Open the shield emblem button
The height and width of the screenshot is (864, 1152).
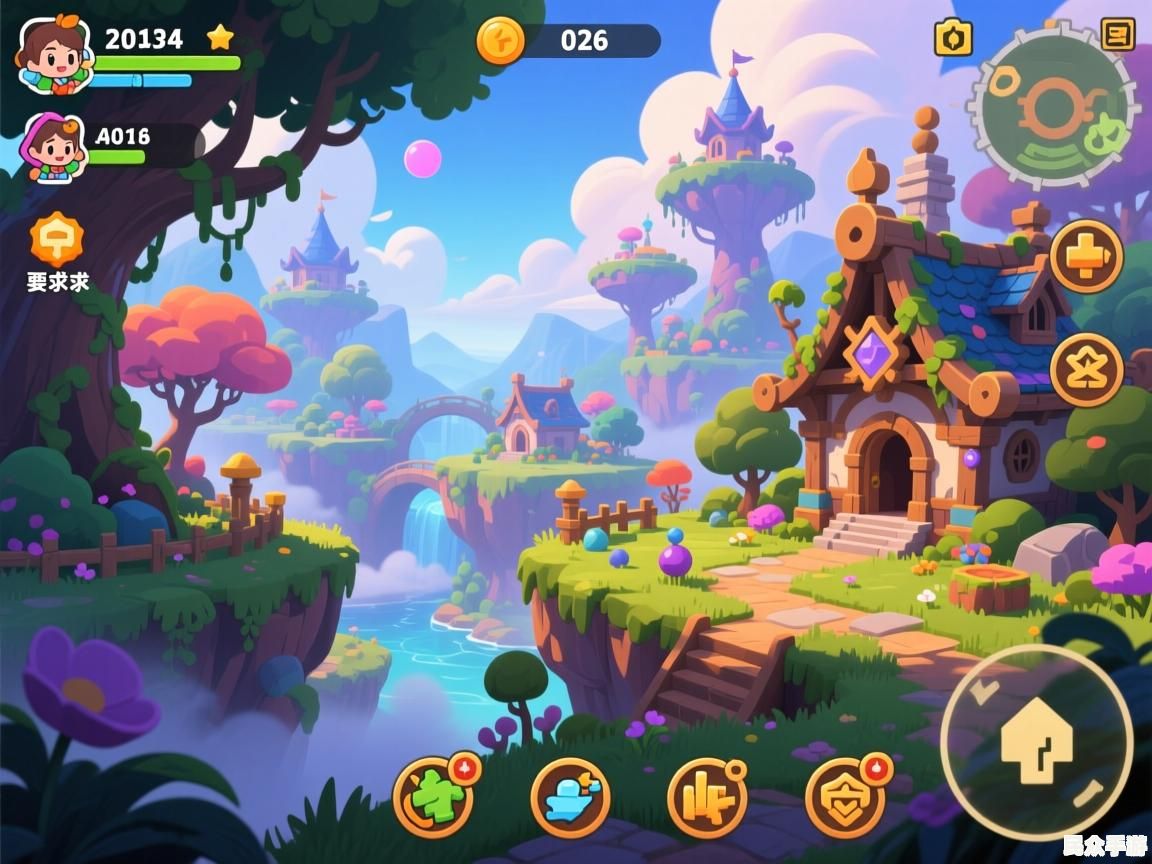tap(844, 797)
